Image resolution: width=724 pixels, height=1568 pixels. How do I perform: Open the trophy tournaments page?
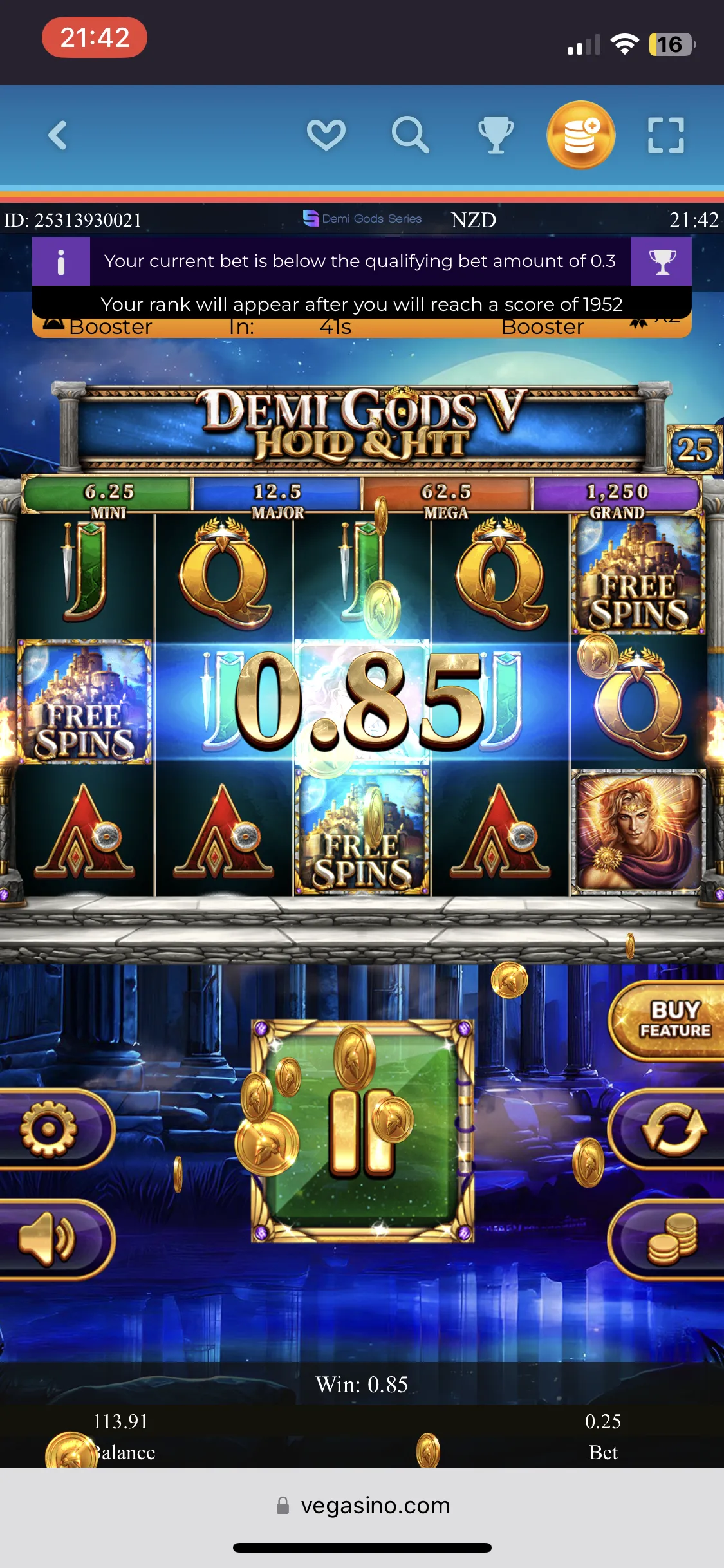496,135
